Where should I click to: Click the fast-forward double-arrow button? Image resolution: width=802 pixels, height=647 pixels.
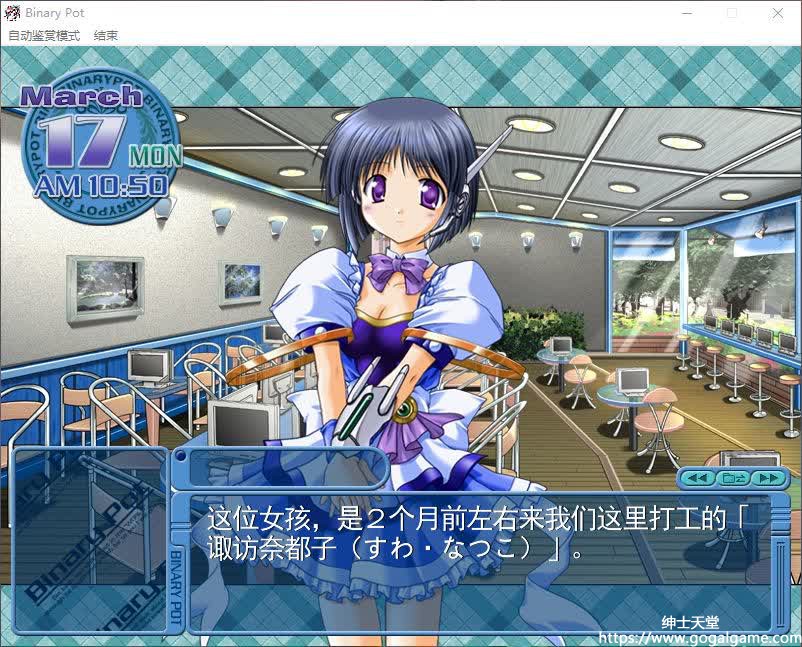pos(767,478)
